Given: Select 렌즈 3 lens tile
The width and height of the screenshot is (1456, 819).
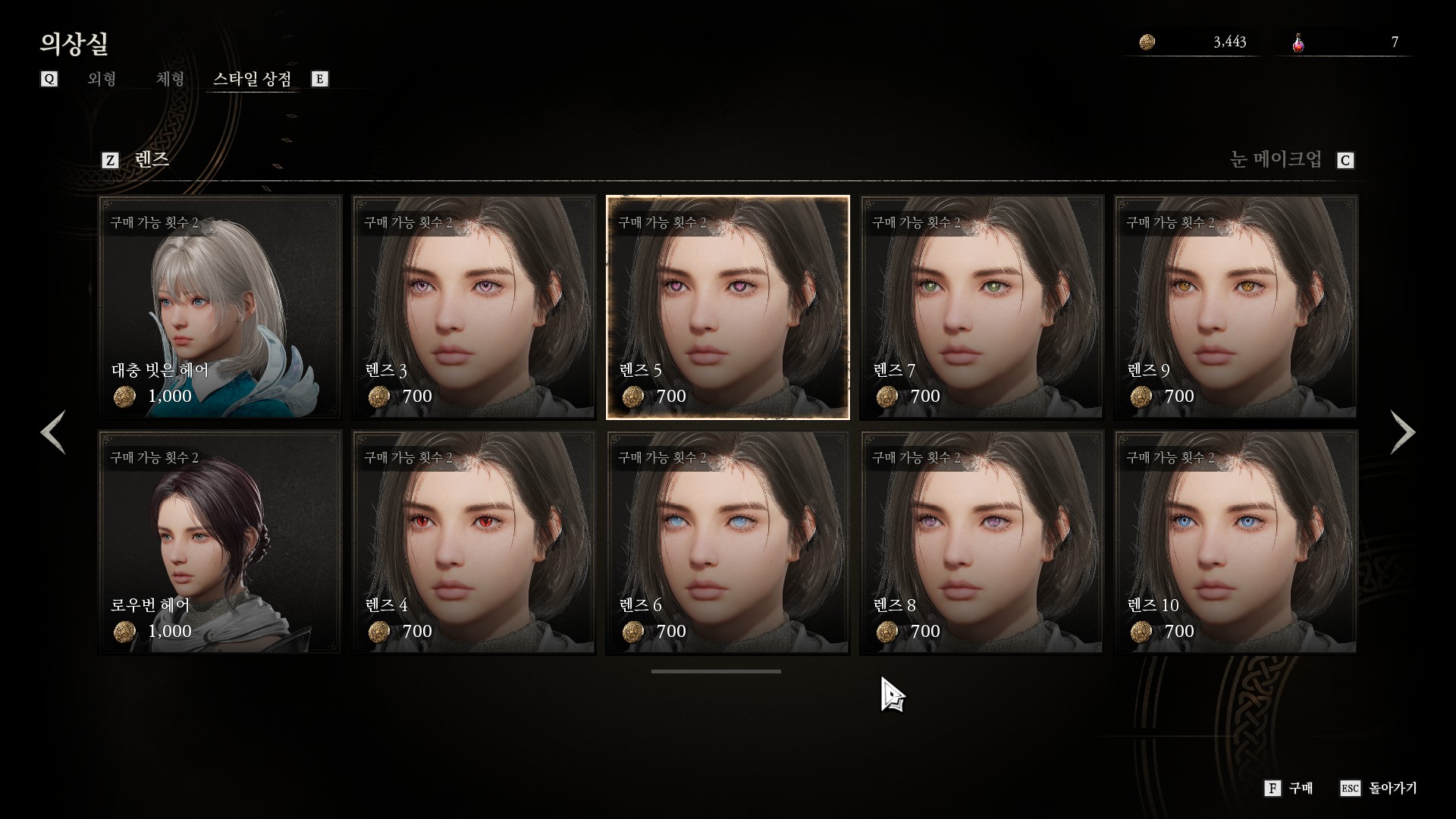Looking at the screenshot, I should 474,307.
